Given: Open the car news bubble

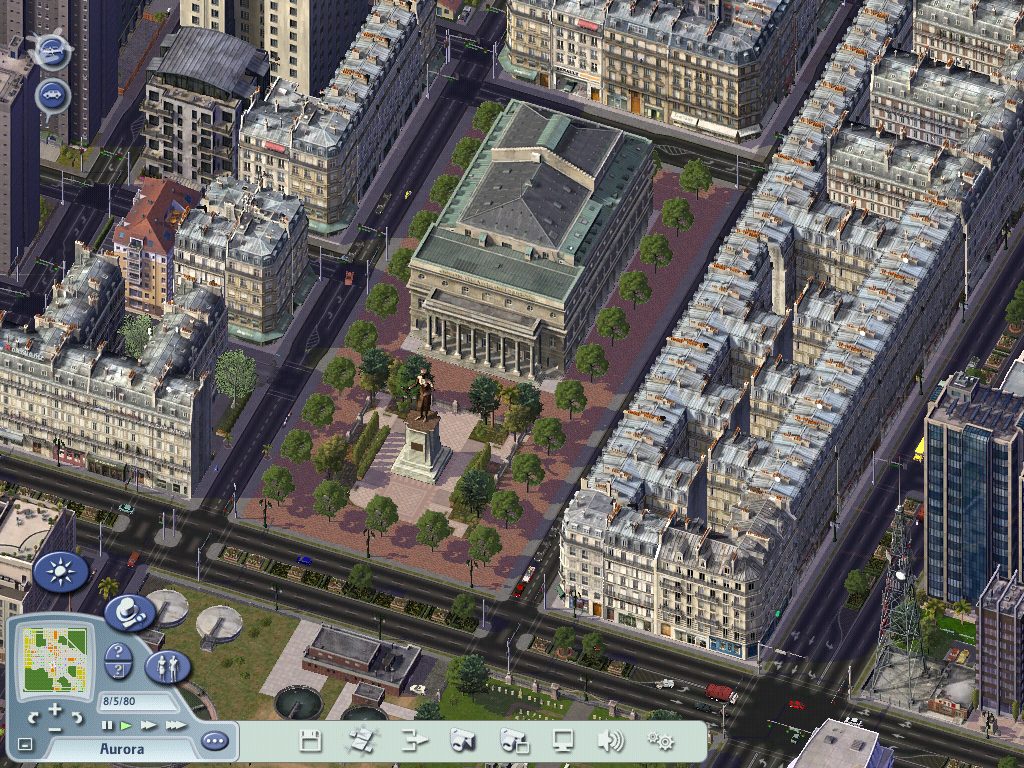Looking at the screenshot, I should 52,96.
